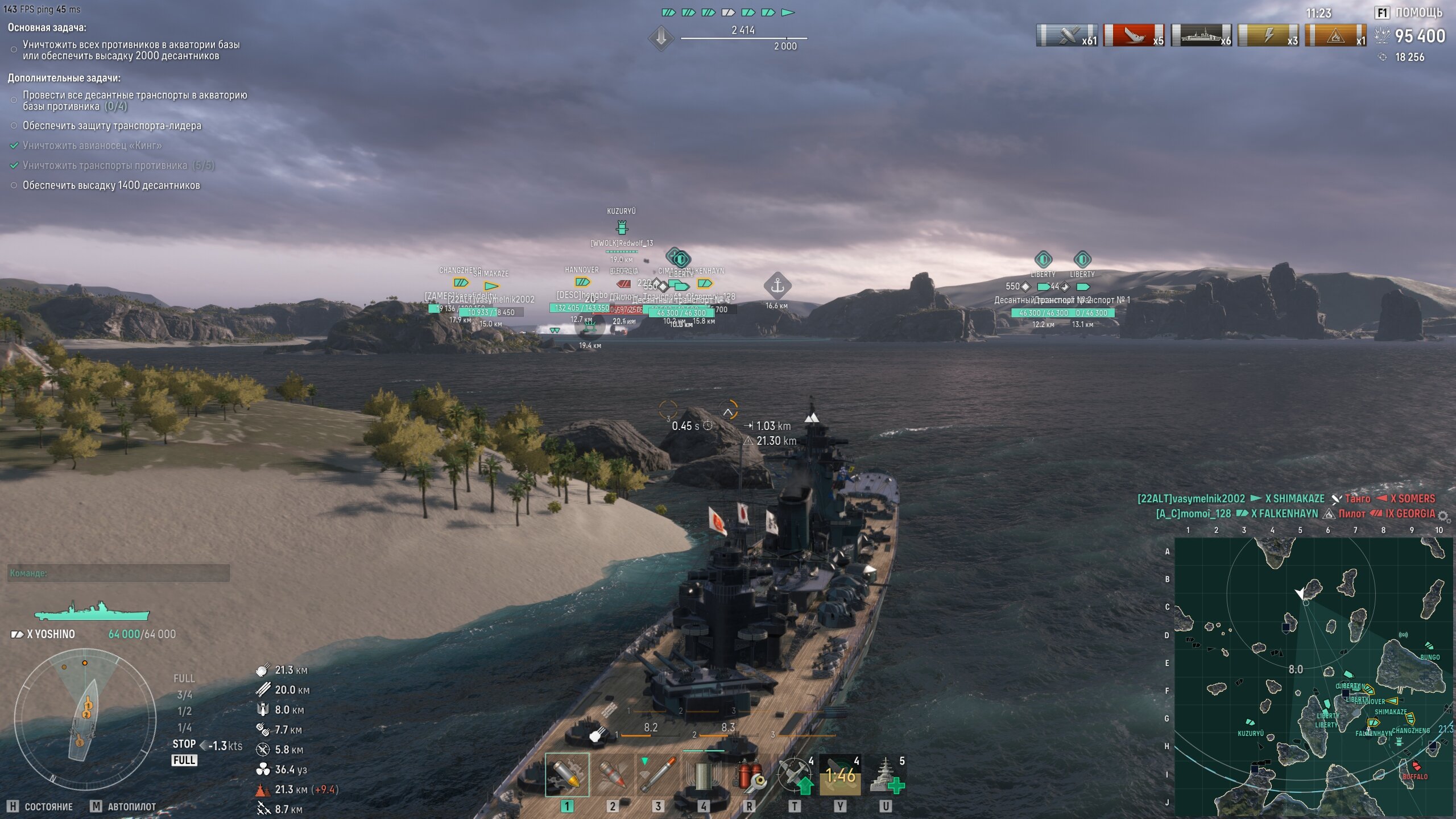Click the fire-caused ribbon with flame triangle

coord(1335,36)
